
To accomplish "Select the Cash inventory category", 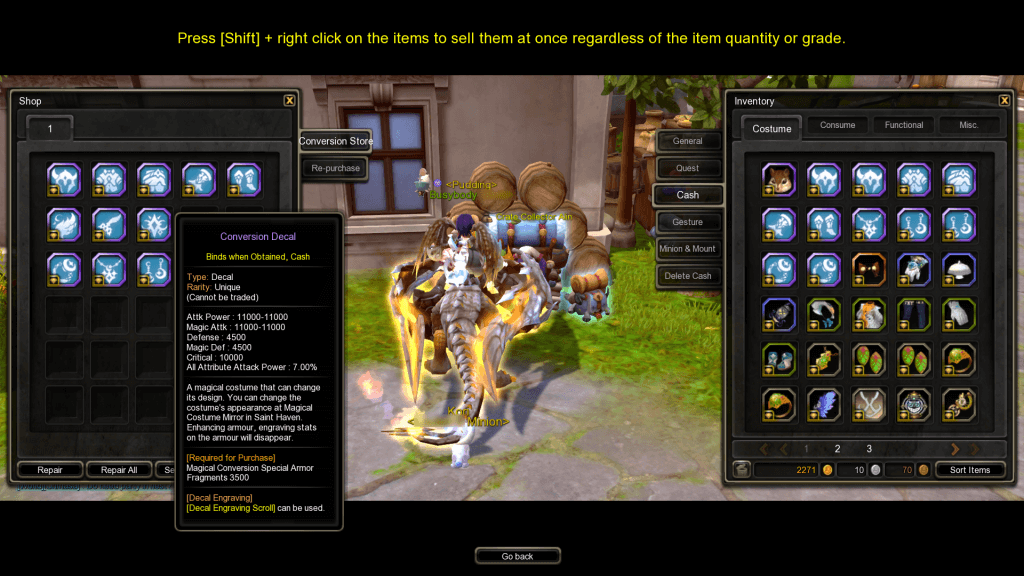I will click(687, 195).
